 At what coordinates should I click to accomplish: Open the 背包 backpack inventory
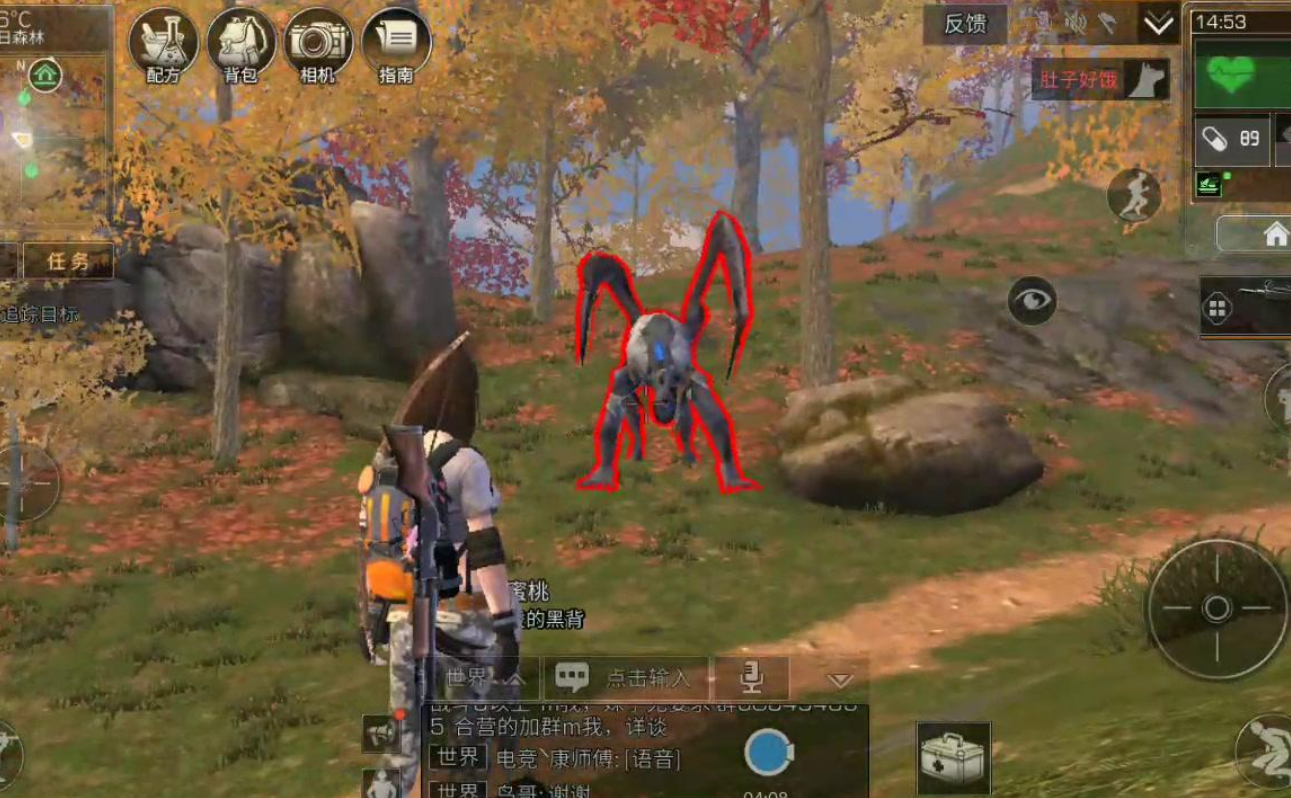(241, 45)
